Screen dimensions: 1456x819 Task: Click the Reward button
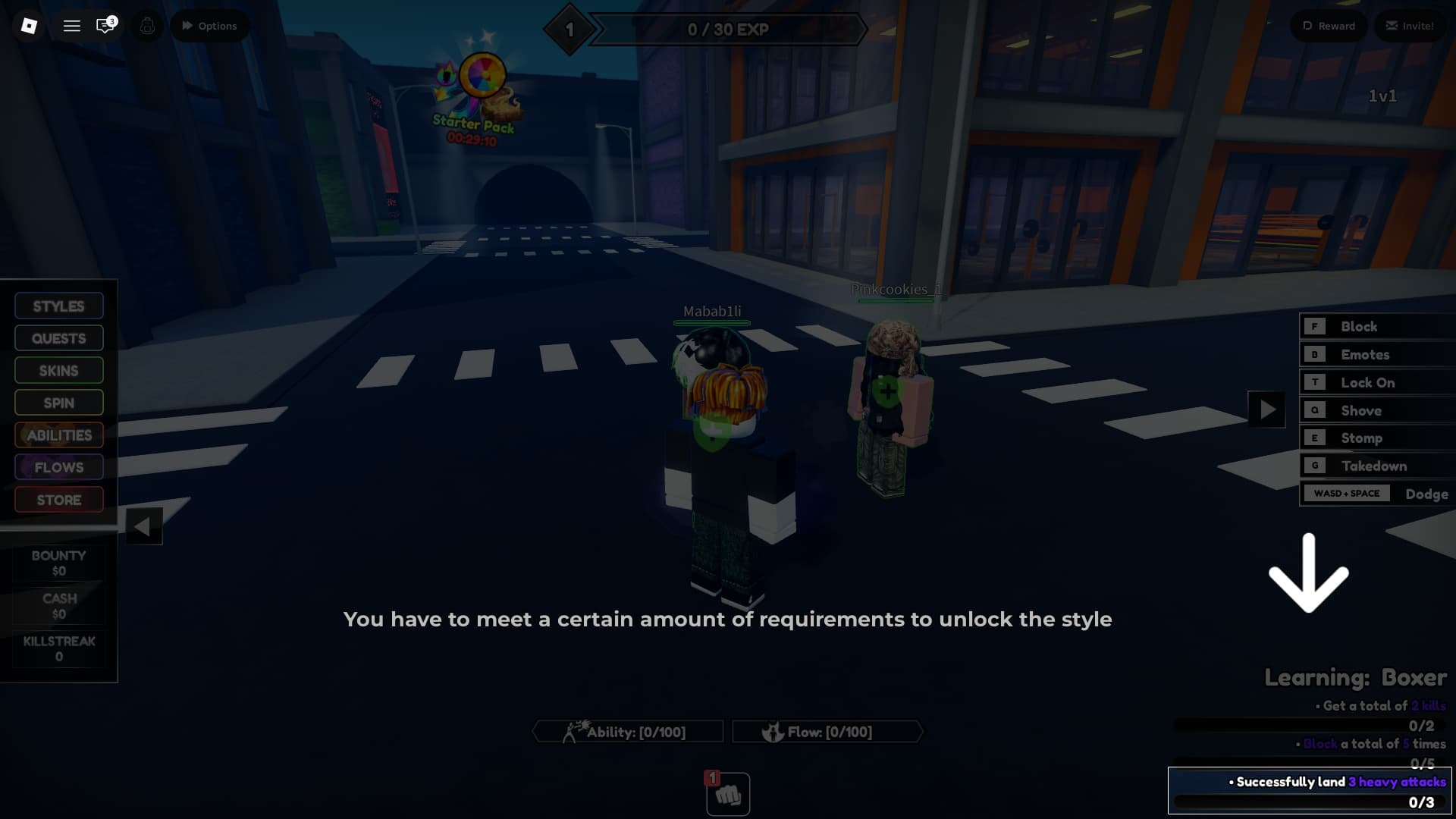[x=1328, y=25]
